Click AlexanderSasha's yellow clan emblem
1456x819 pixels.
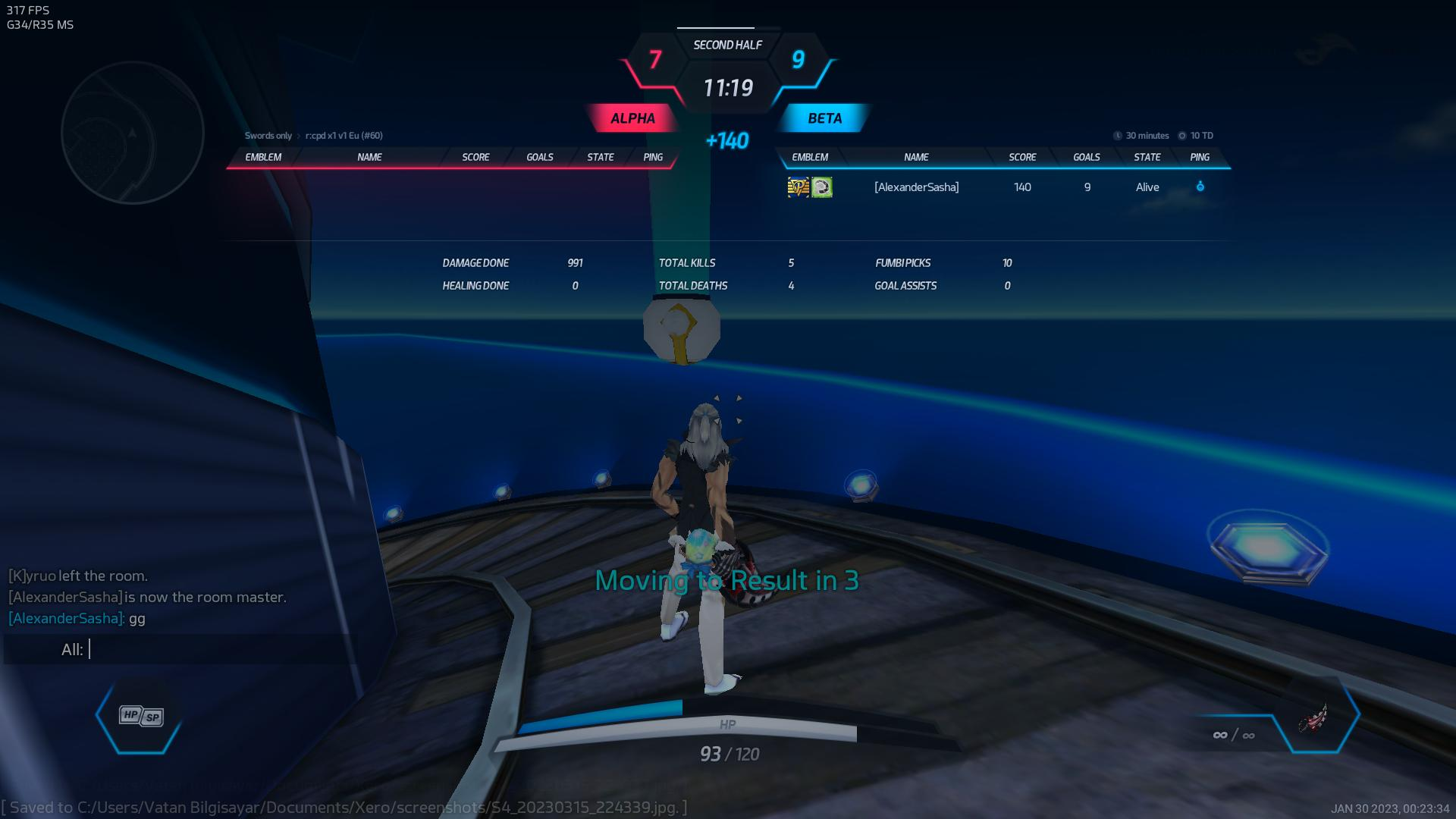(798, 187)
